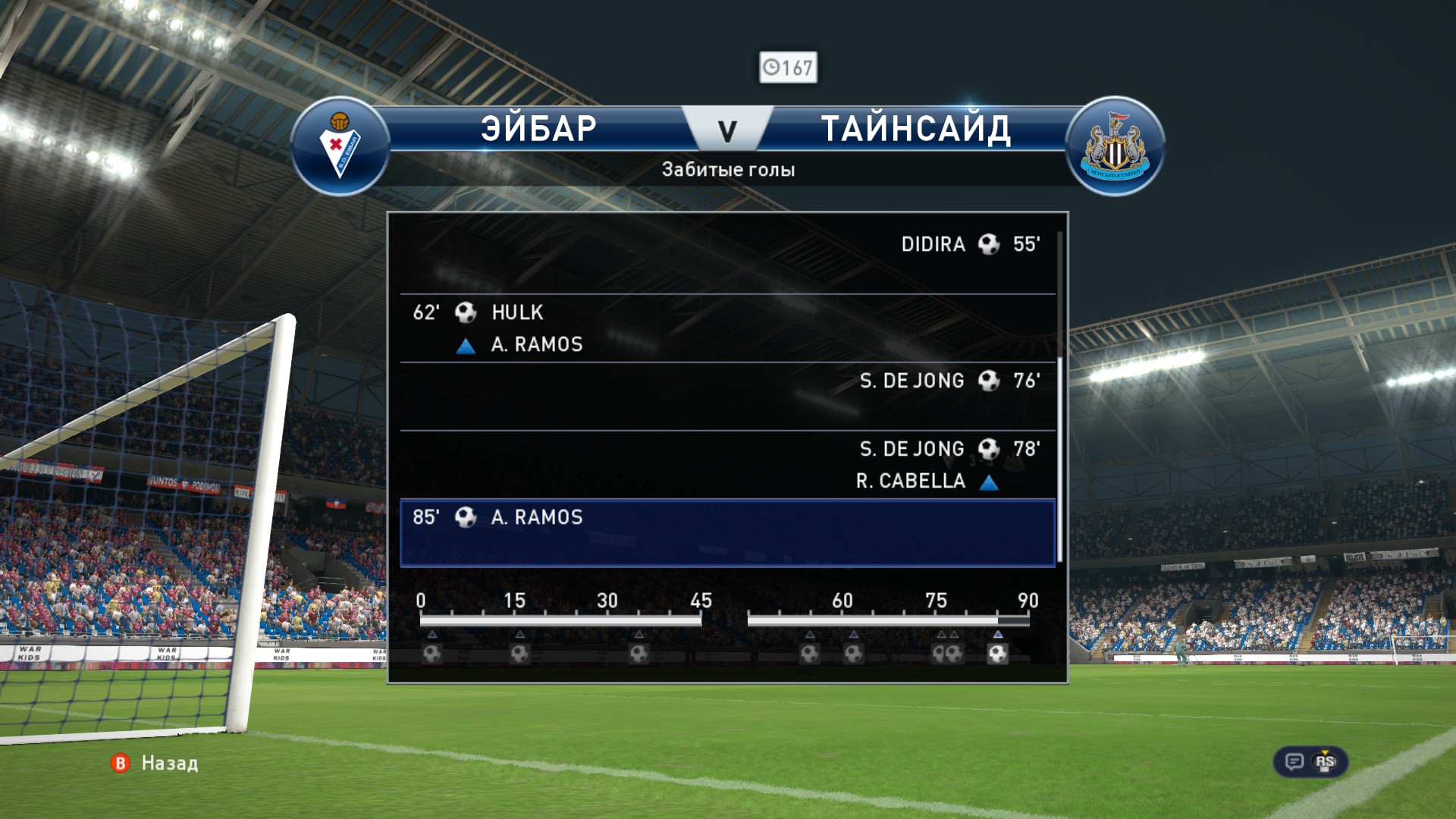
Task: Click the goal list scrollbar
Action: pos(1059,394)
